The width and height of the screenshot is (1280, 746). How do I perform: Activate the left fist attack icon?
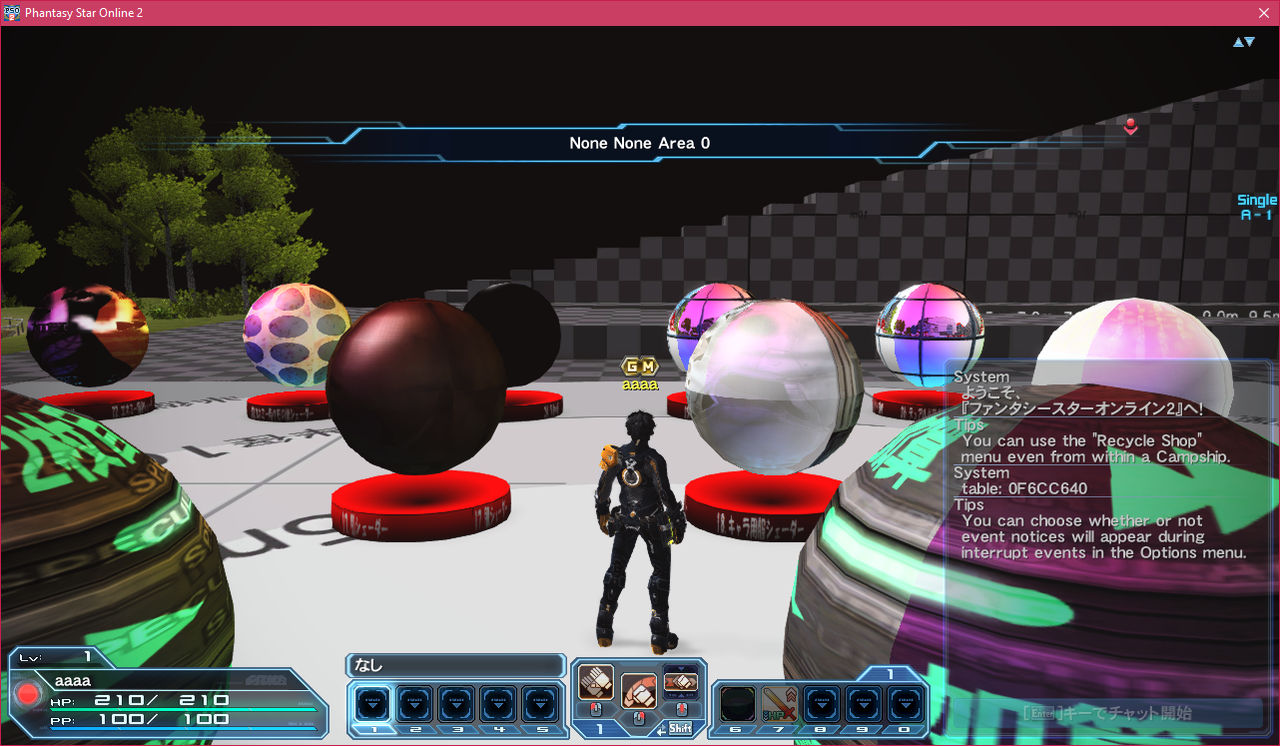tap(596, 683)
